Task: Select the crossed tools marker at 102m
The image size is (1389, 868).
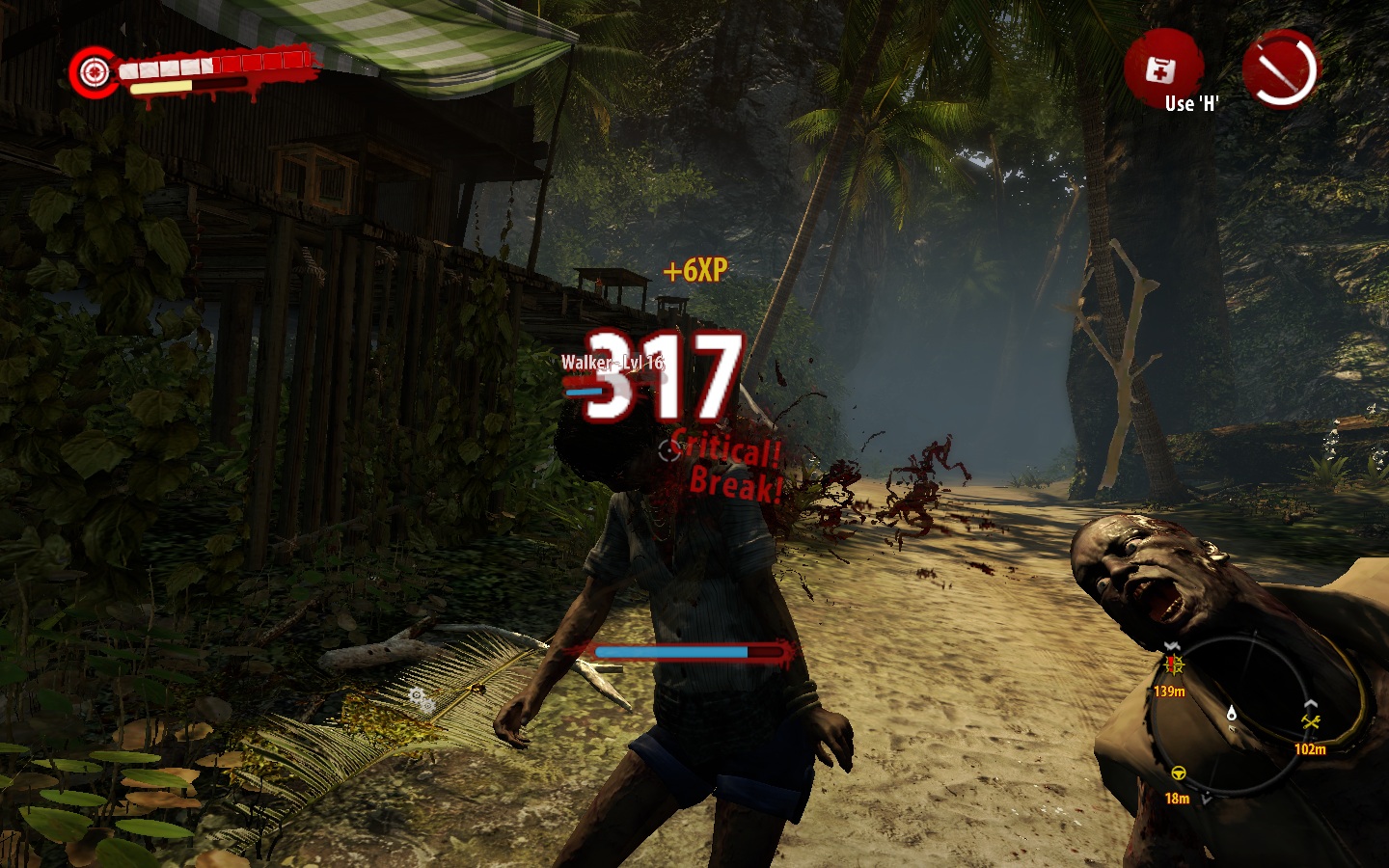Action: click(x=1310, y=722)
